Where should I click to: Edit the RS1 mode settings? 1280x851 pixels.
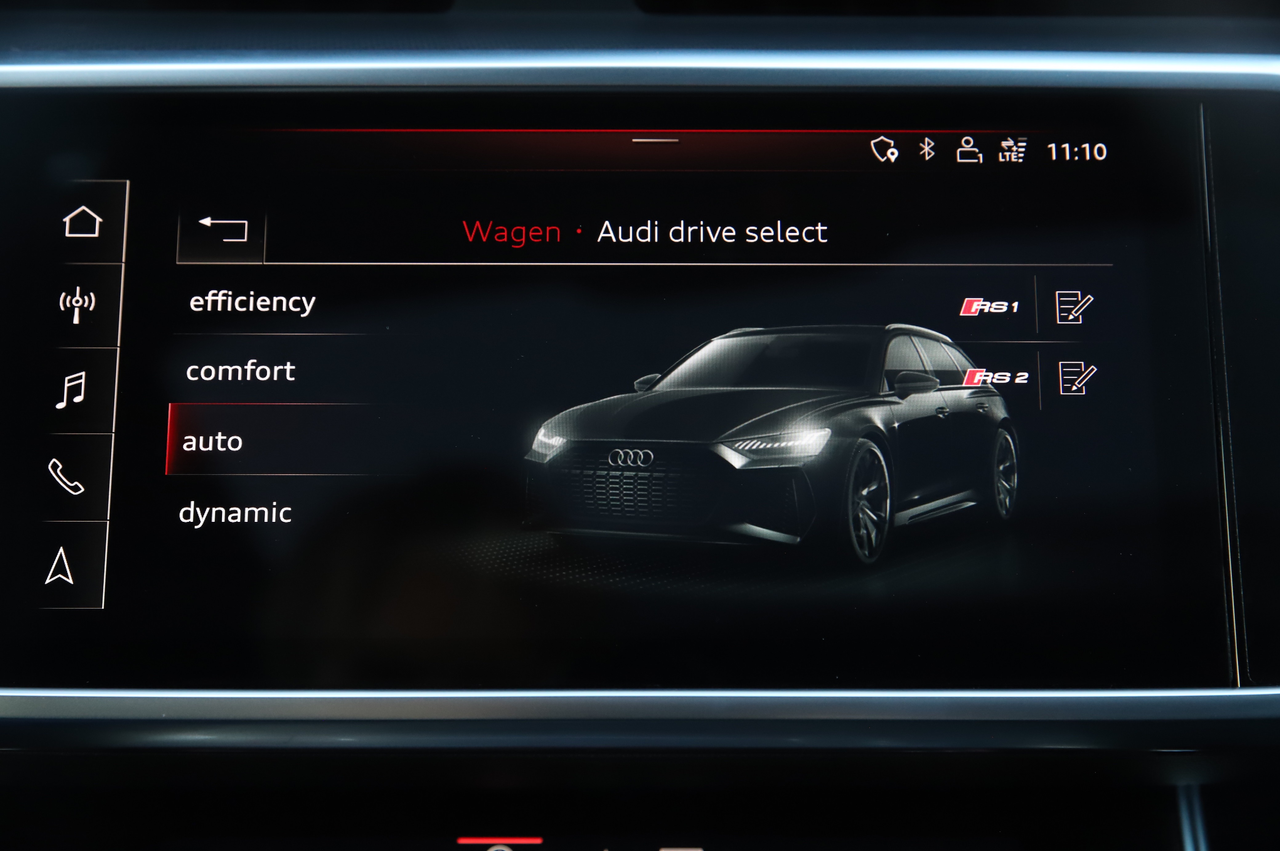click(1074, 307)
